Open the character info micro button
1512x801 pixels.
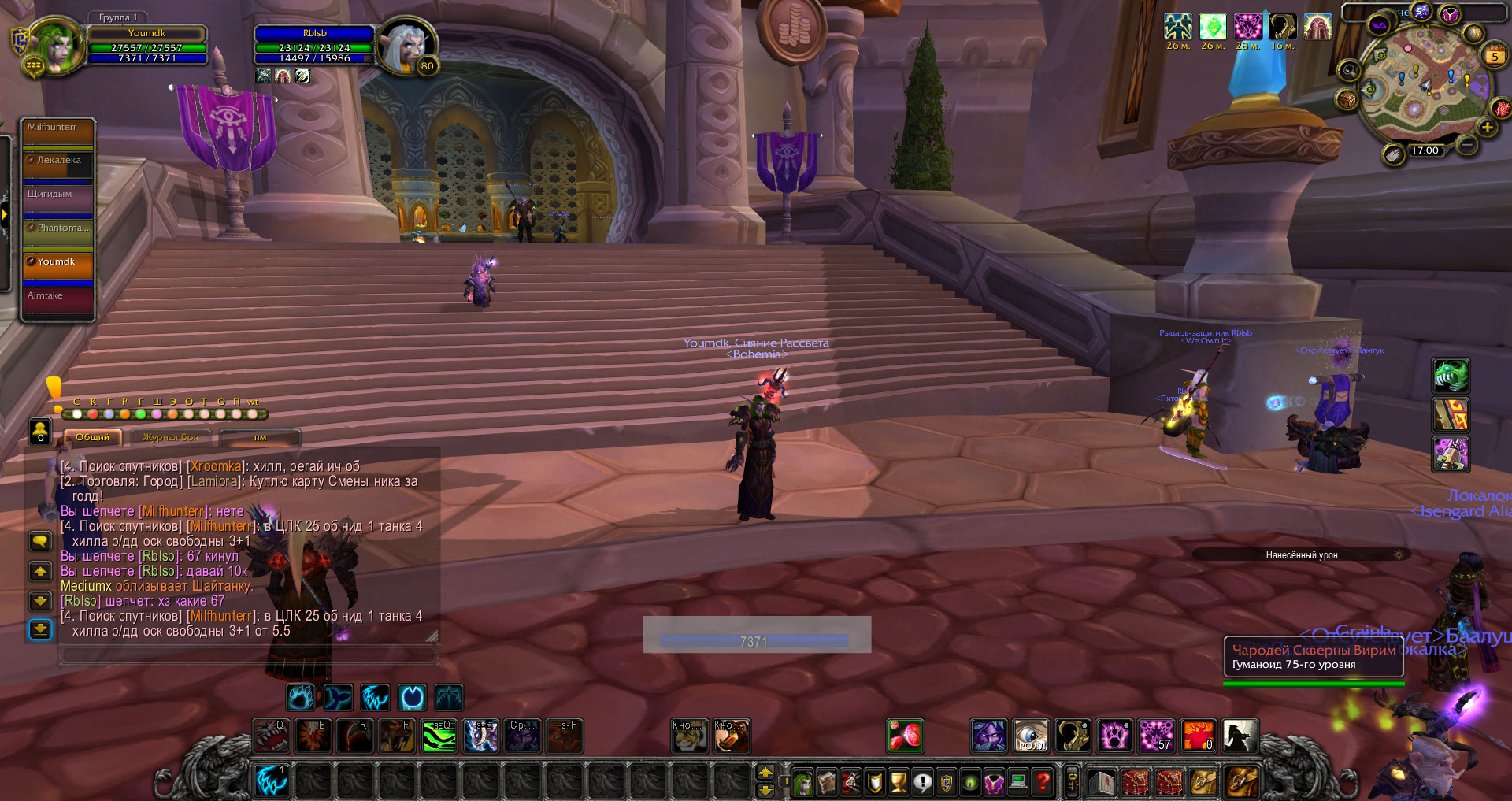(x=802, y=782)
